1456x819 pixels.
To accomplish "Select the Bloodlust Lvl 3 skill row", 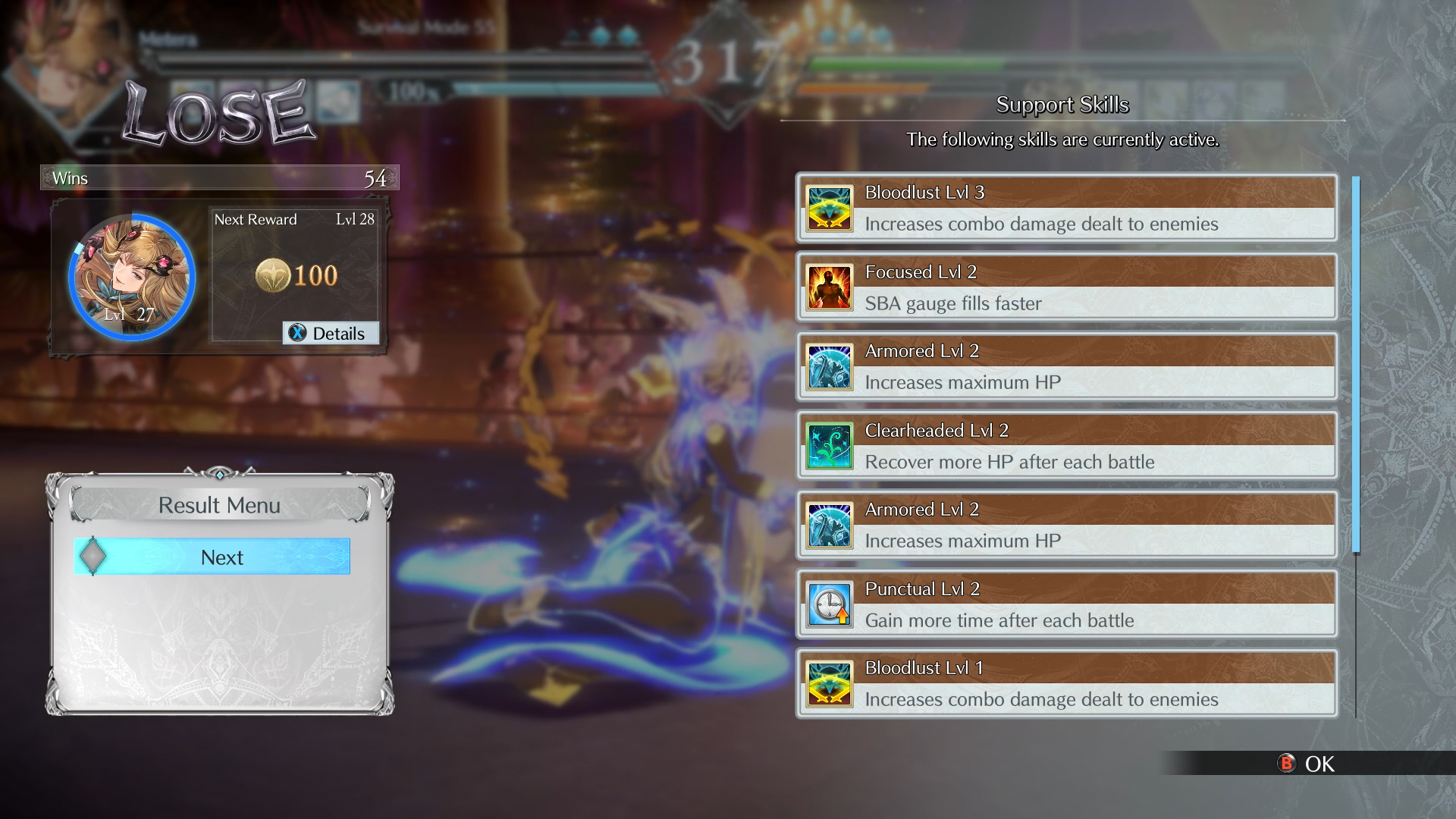I will [x=1065, y=209].
